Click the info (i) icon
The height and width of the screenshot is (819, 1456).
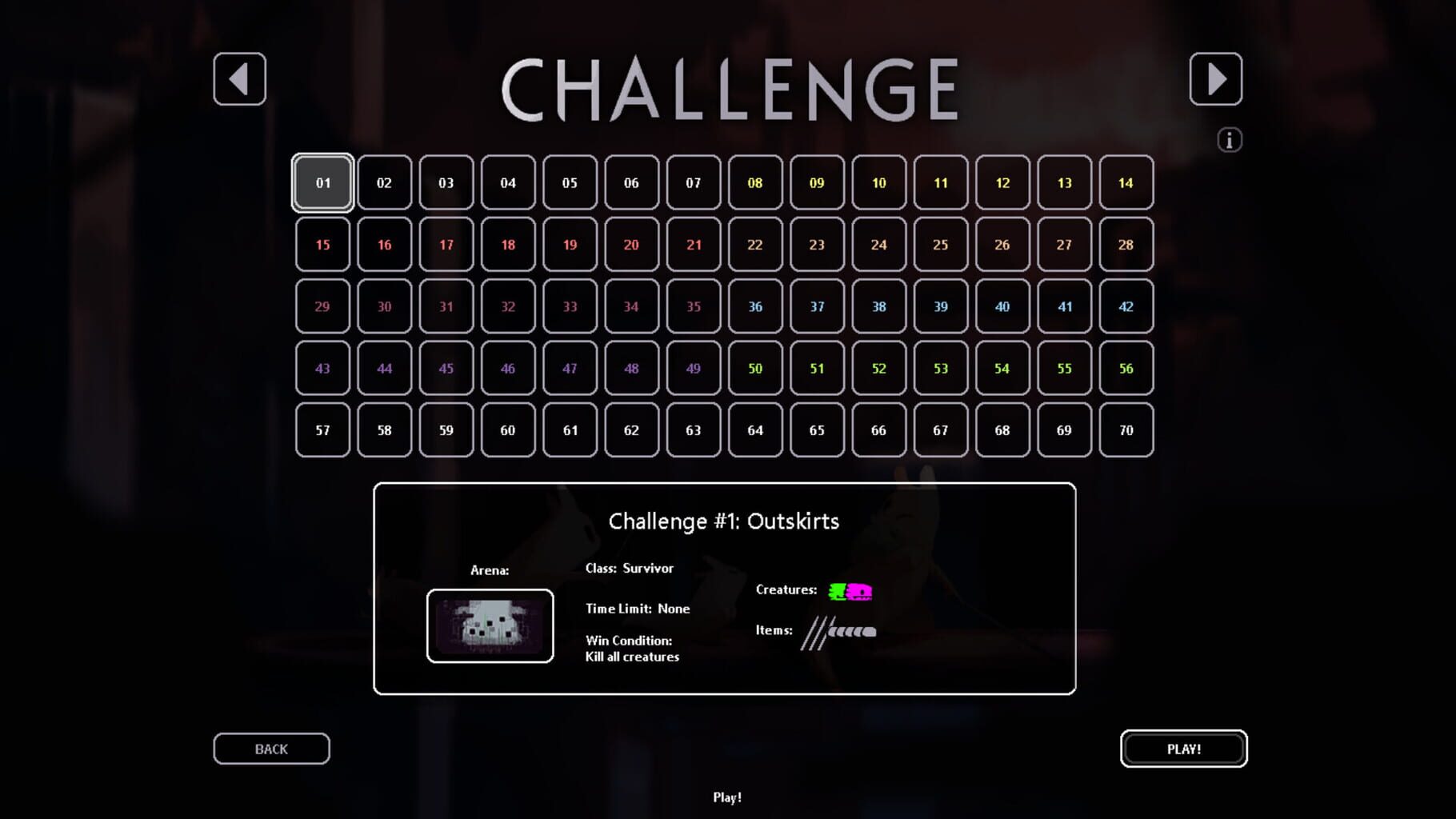1229,138
